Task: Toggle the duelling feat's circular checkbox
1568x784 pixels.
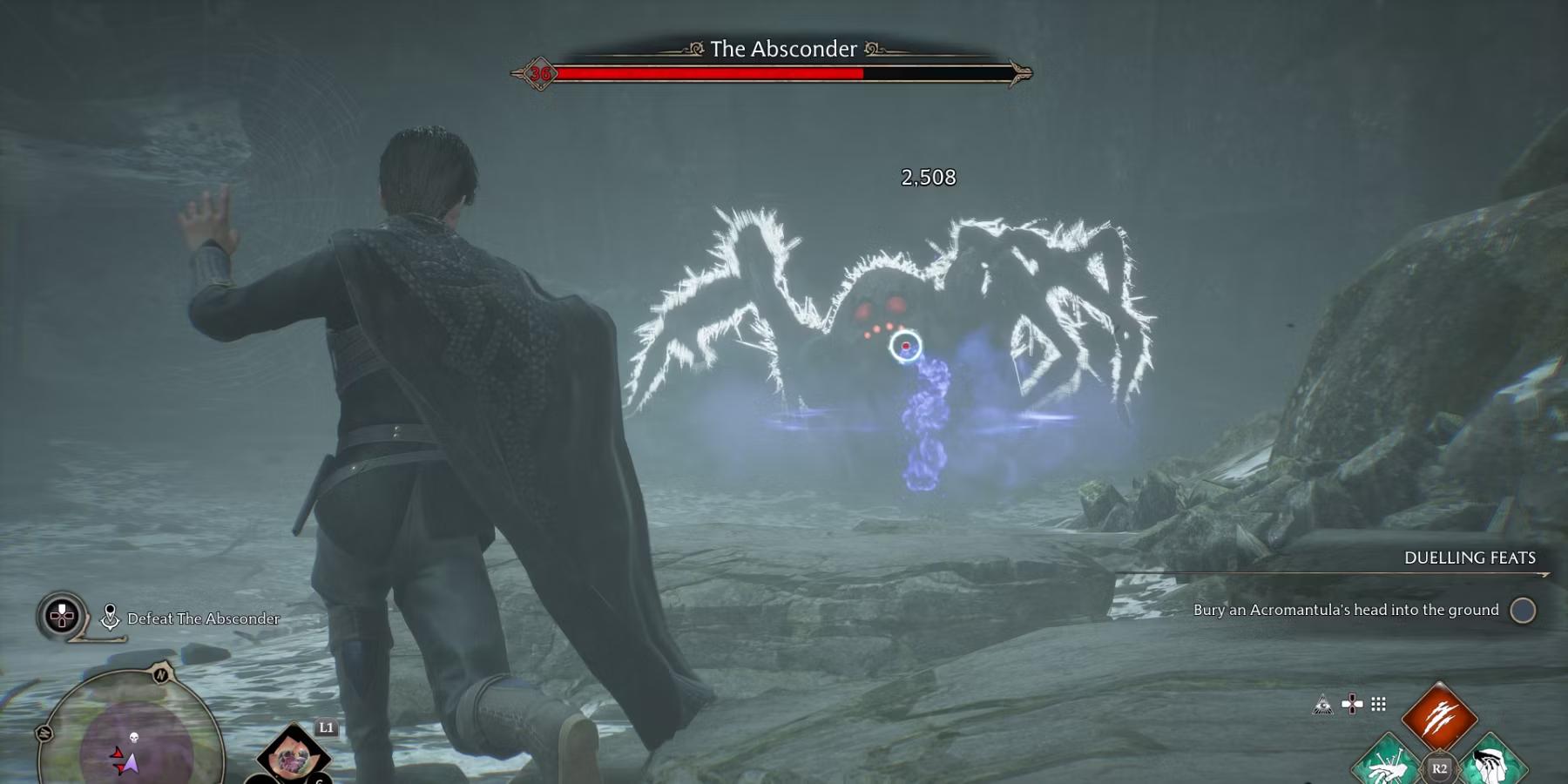Action: click(1523, 611)
